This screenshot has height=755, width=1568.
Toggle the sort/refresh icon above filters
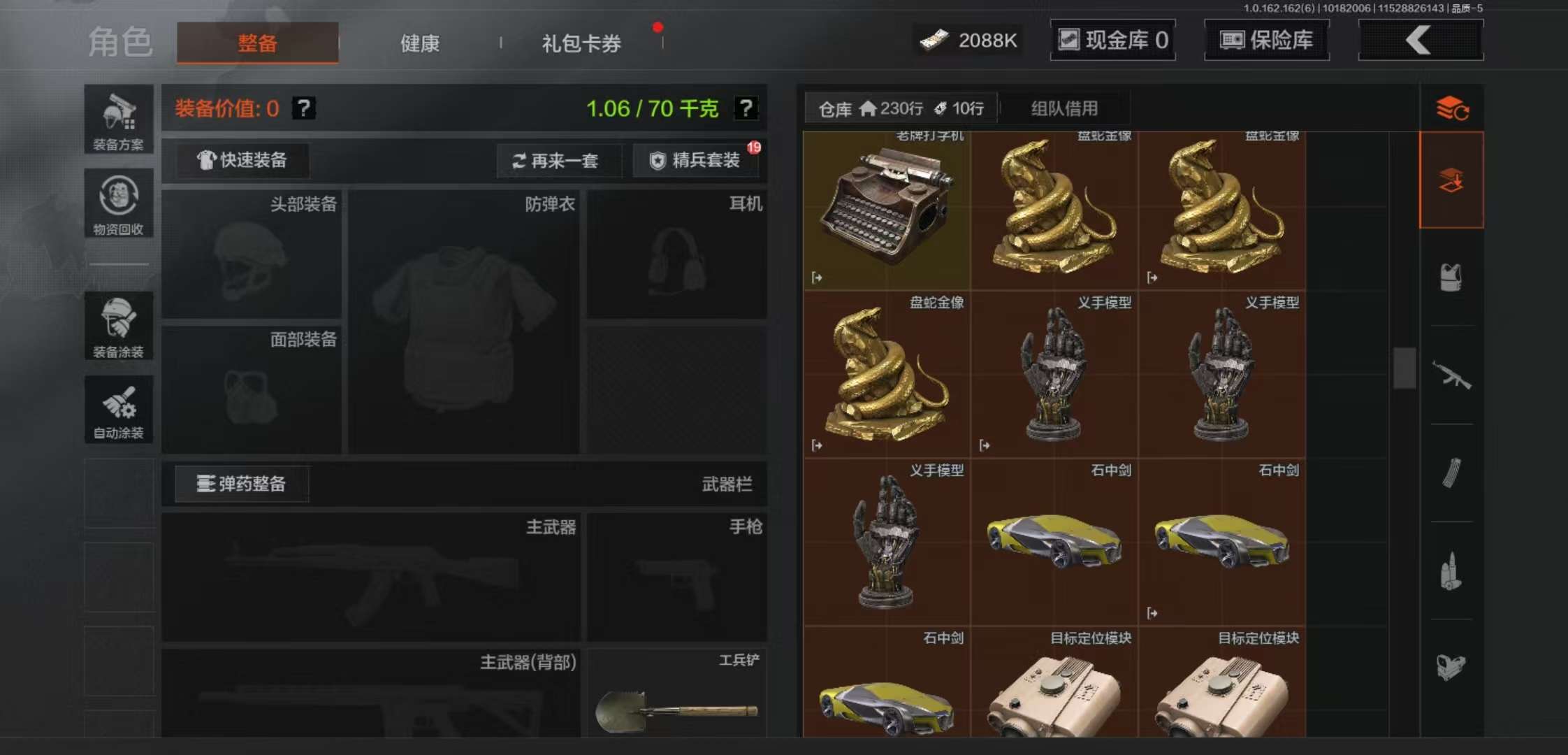pos(1452,109)
